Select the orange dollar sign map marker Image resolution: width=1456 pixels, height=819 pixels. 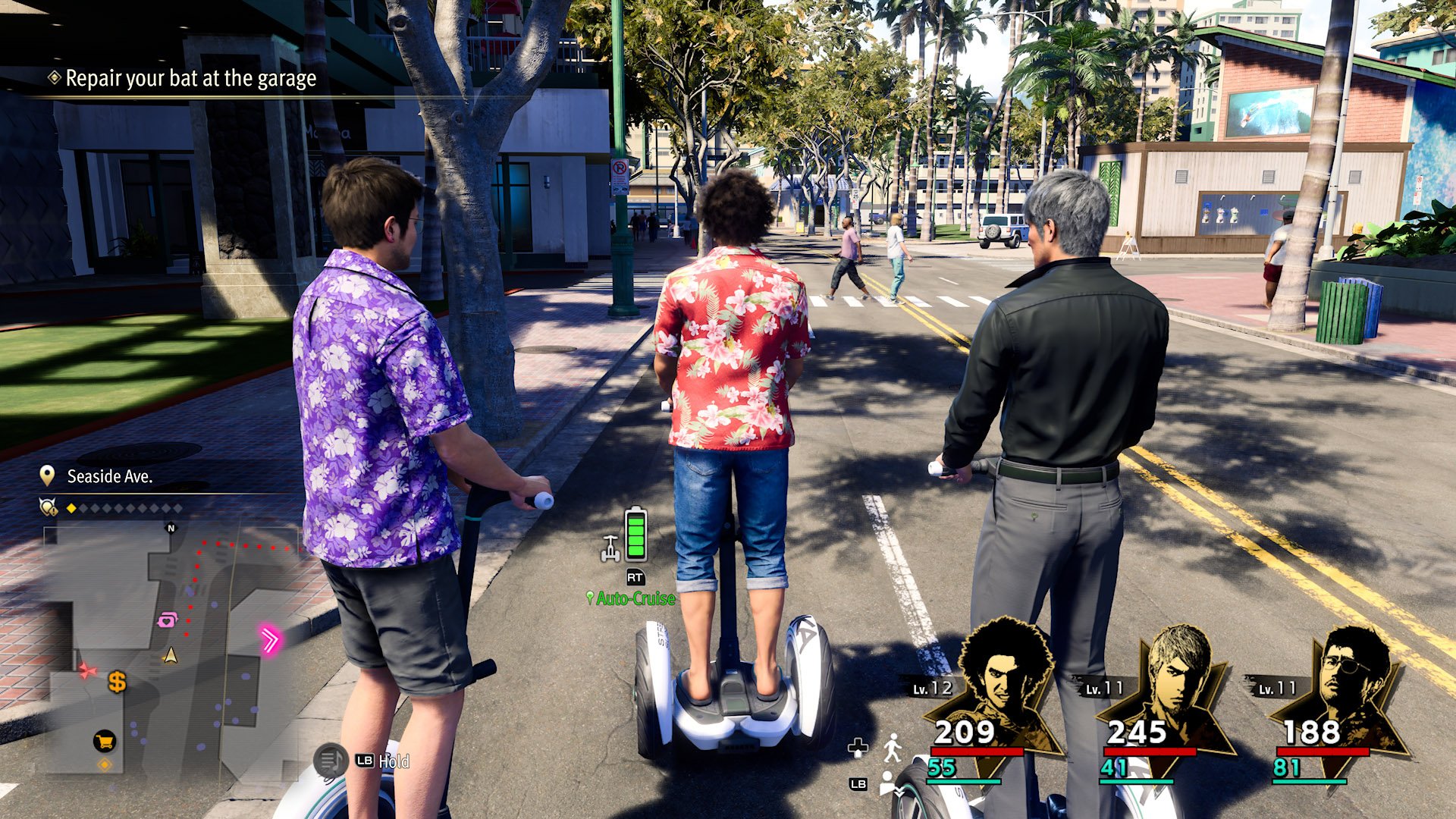click(x=117, y=682)
